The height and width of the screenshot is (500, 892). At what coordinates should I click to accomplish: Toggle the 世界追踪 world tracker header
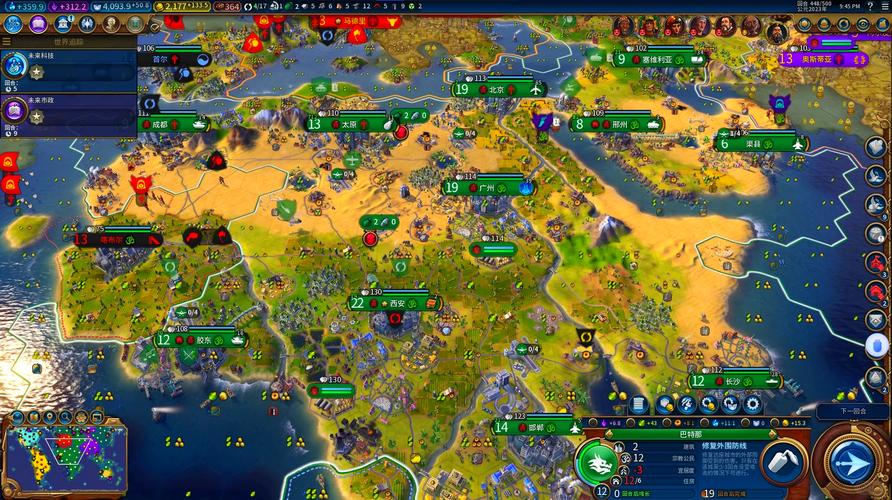coord(68,43)
